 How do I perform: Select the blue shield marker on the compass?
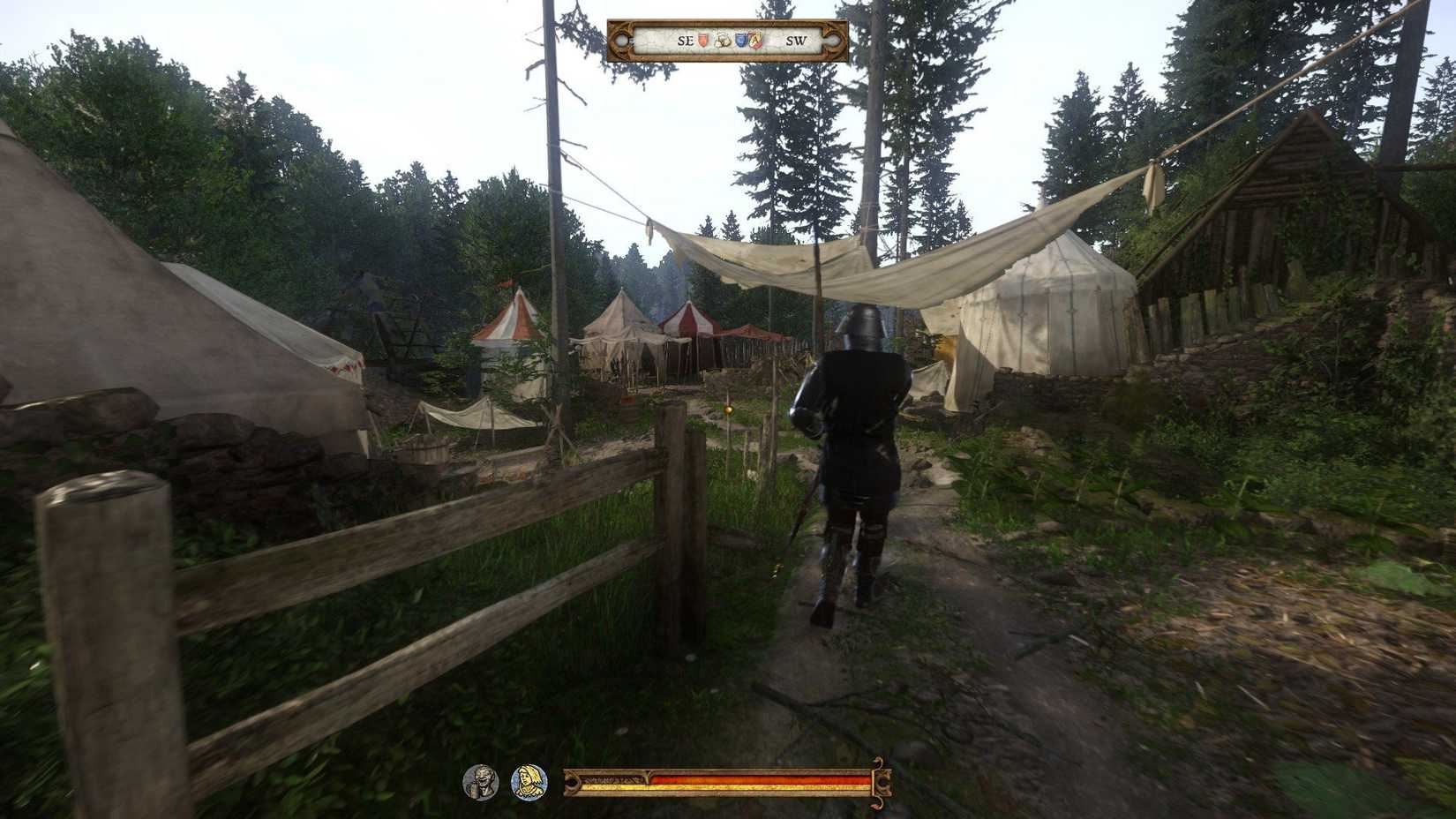point(741,40)
